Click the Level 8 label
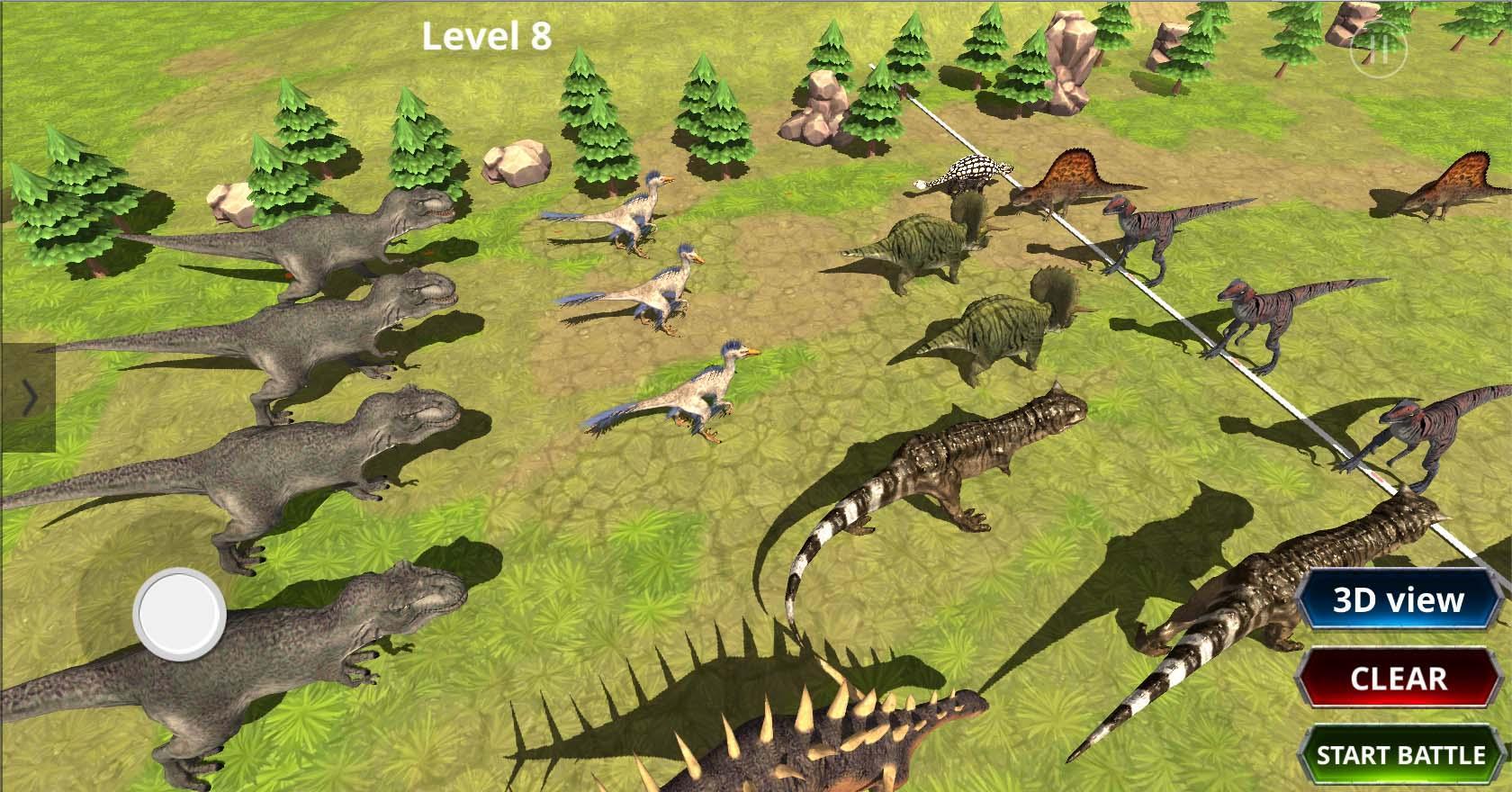 (486, 36)
